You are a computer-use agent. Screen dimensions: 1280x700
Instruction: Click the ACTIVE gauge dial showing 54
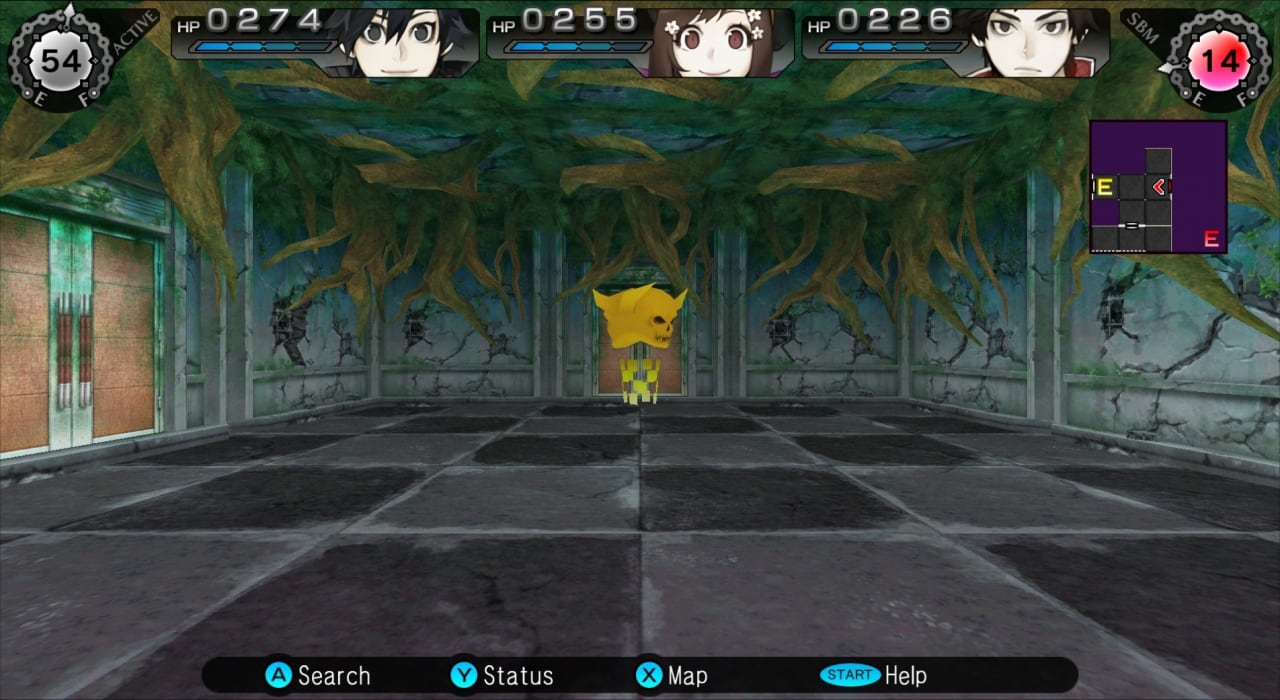tap(59, 61)
